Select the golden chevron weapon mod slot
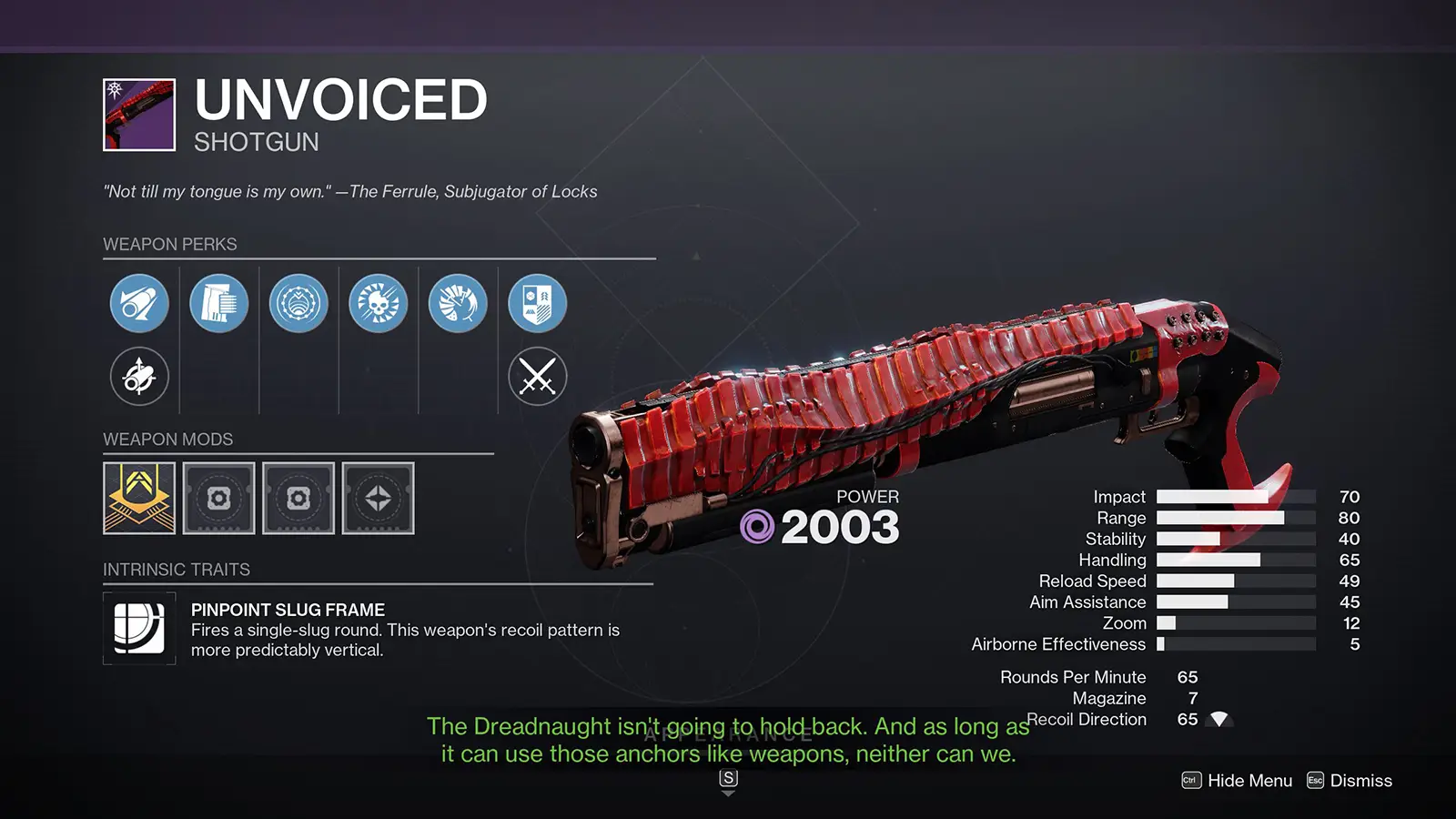Screen dimensions: 1456x819 (139, 498)
